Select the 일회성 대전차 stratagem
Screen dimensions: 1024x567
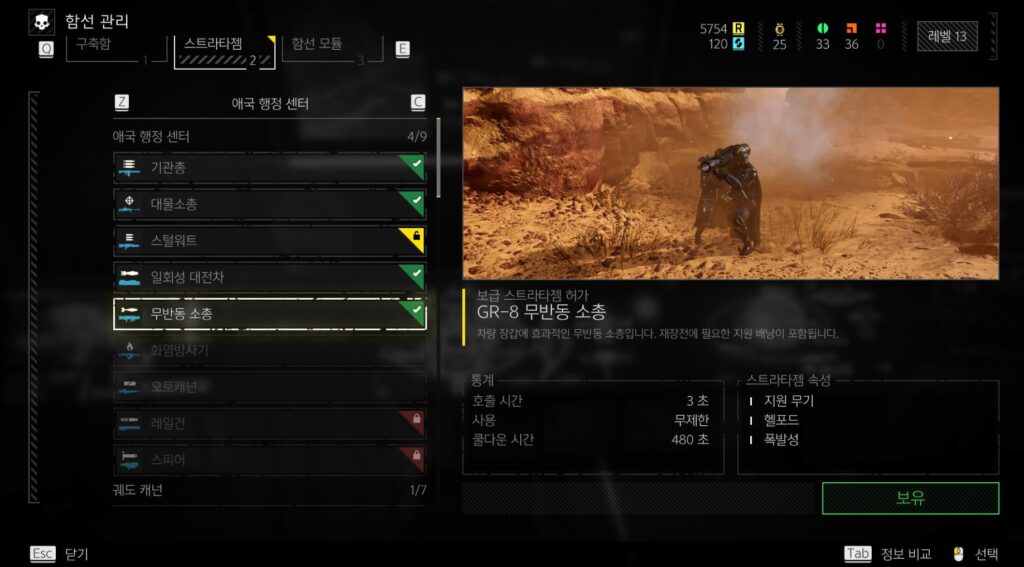coord(269,276)
